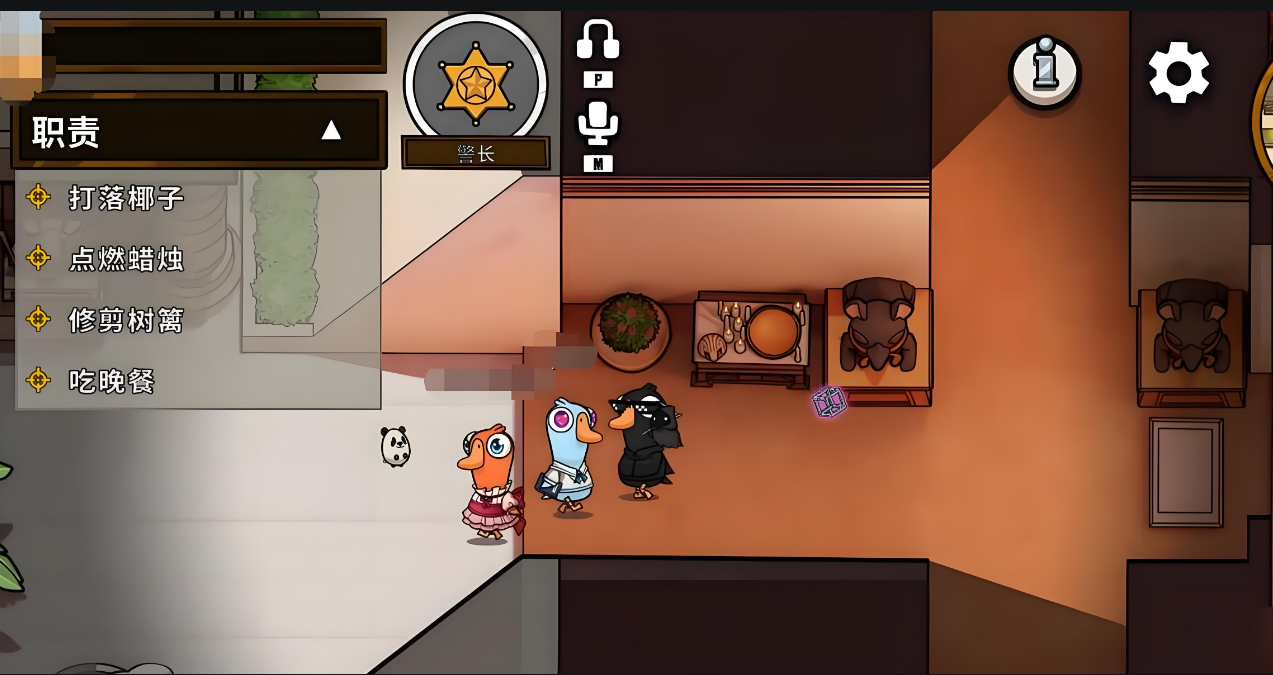Open the info button
1273x675 pixels.
[x=1044, y=72]
